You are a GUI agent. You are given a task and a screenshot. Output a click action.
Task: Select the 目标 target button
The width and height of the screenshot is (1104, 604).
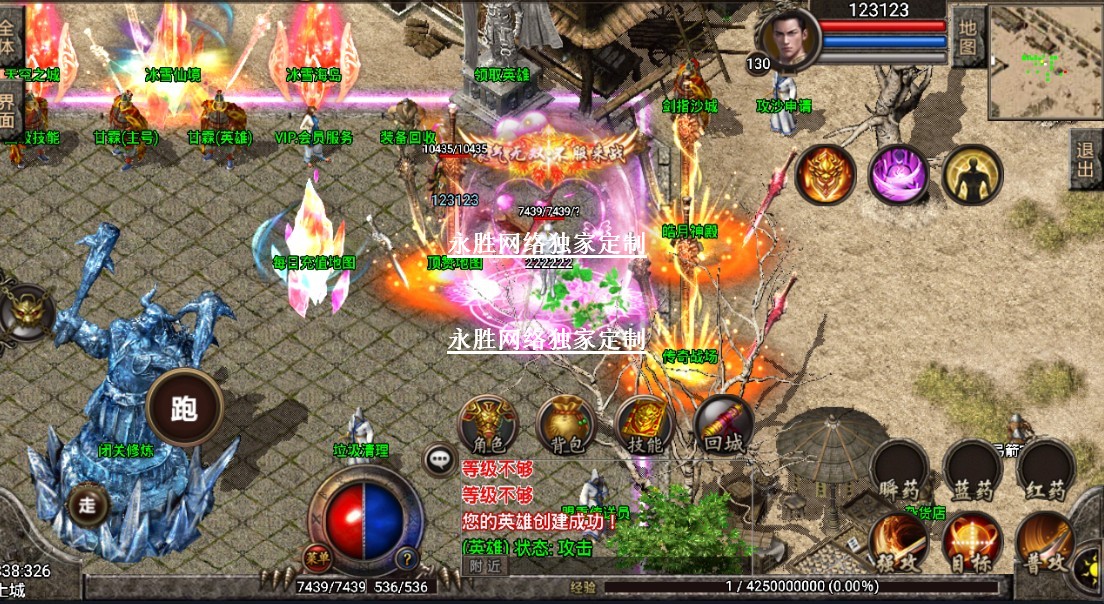click(973, 545)
